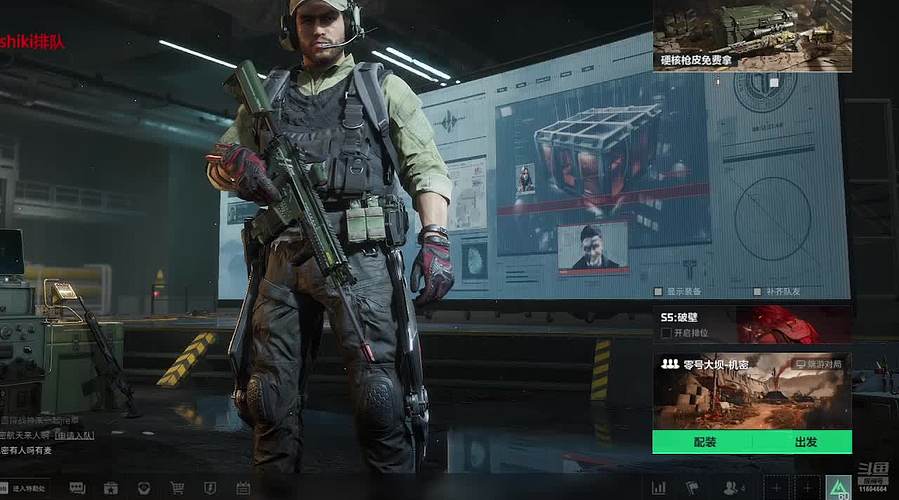Viewport: 899px width, 500px height.
Task: Click the 申请入队 join-team link in chat
Action: point(75,436)
